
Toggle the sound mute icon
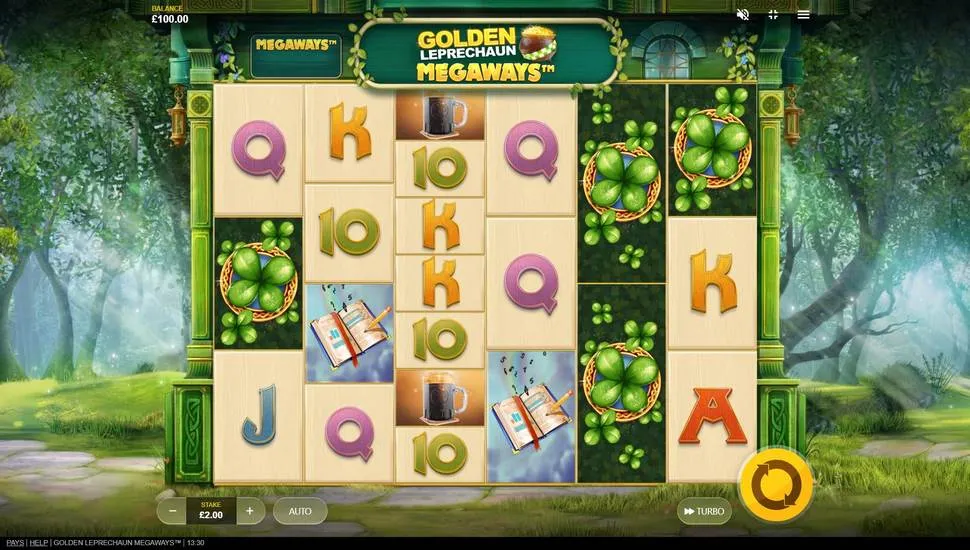click(742, 15)
